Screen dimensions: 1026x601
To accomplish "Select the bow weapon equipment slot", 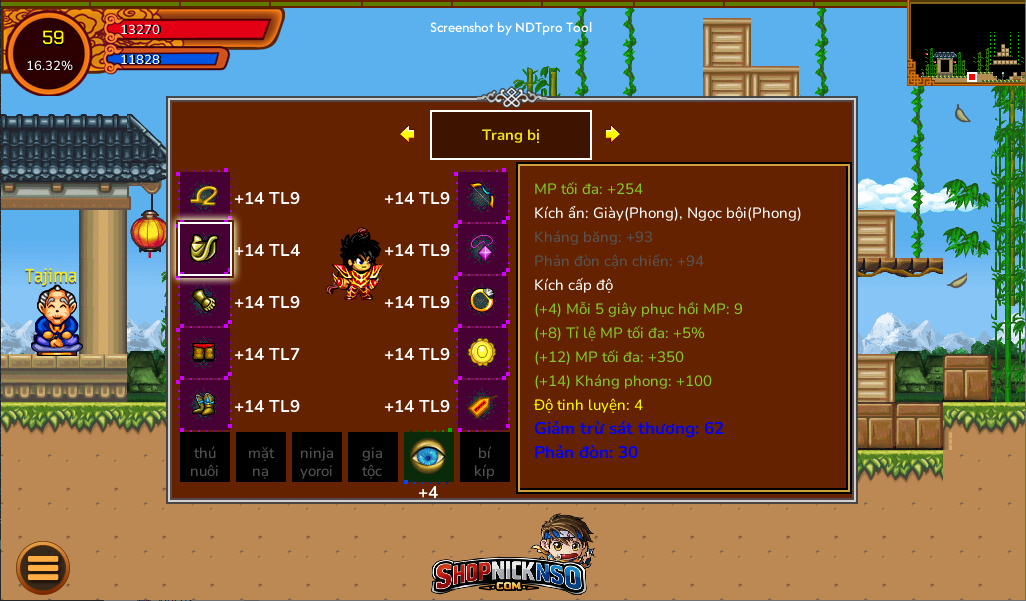I will click(483, 198).
